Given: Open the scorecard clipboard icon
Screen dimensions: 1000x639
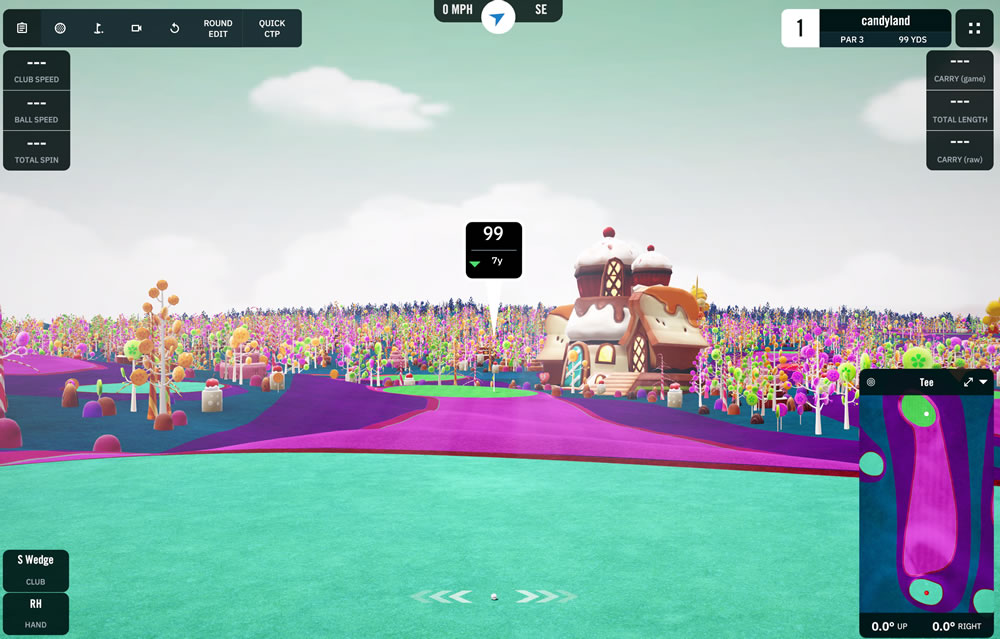Looking at the screenshot, I should (22, 28).
